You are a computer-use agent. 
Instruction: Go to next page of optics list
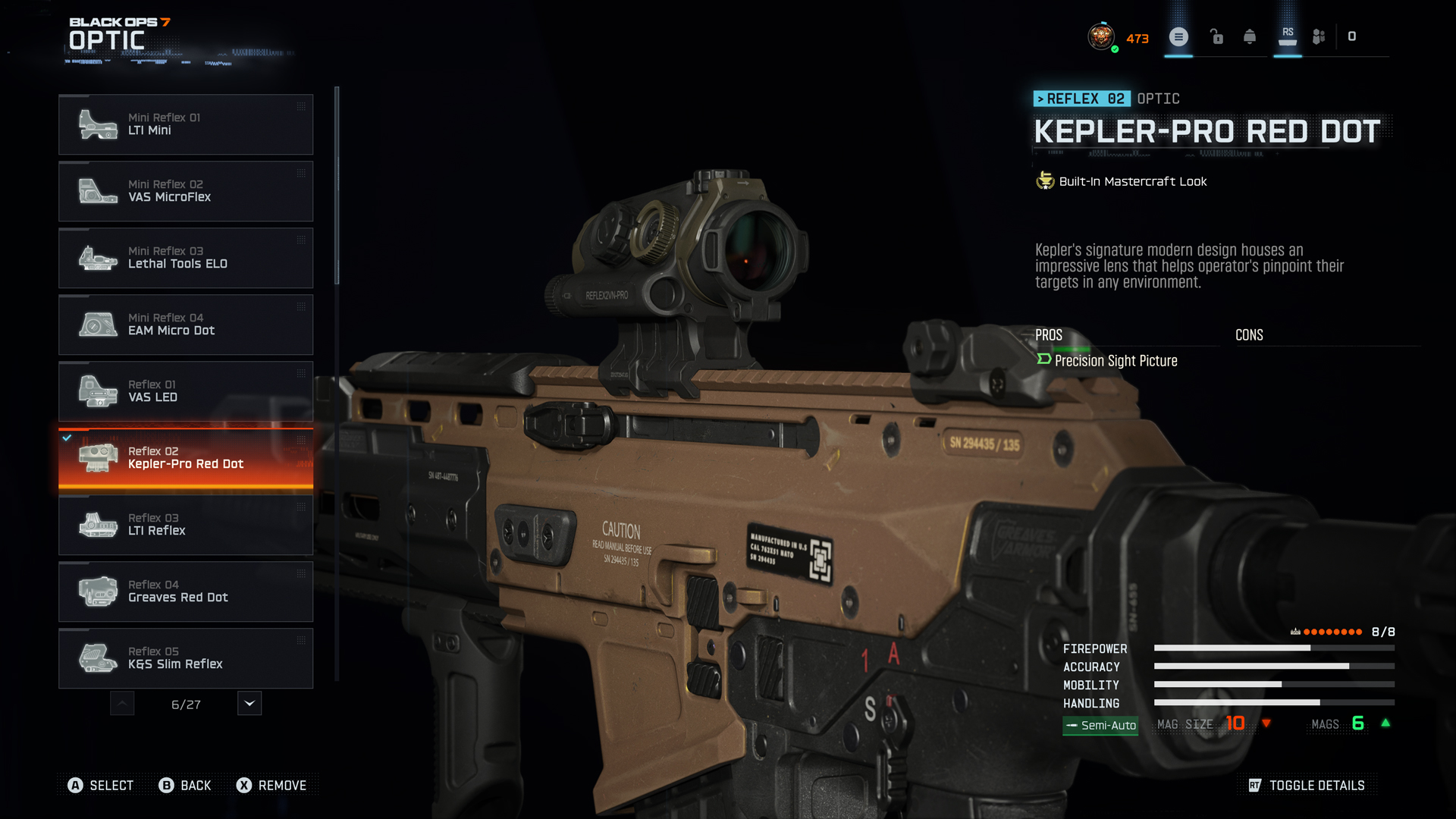(x=249, y=704)
